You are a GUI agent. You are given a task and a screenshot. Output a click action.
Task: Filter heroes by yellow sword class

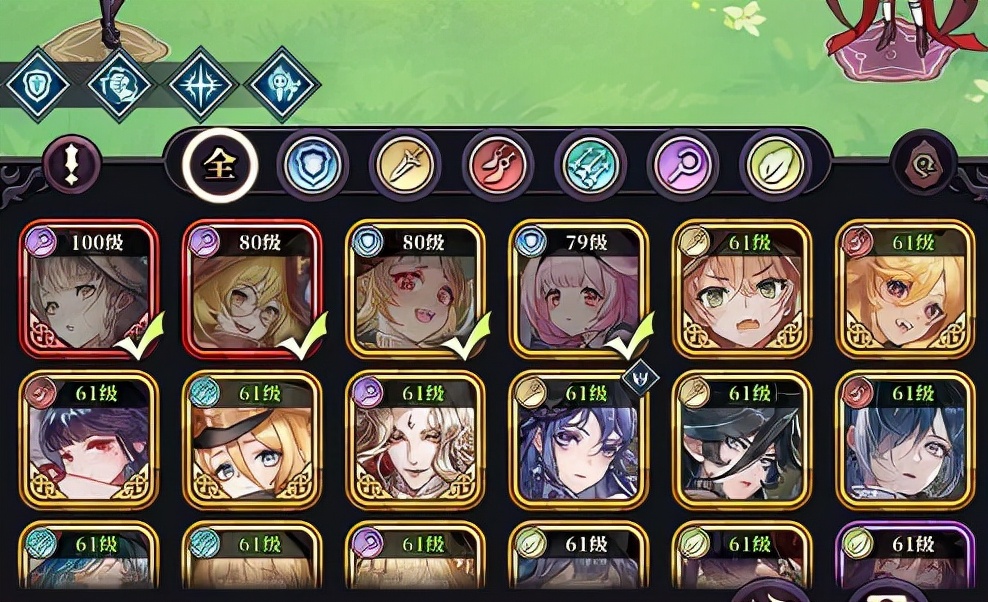pos(405,166)
